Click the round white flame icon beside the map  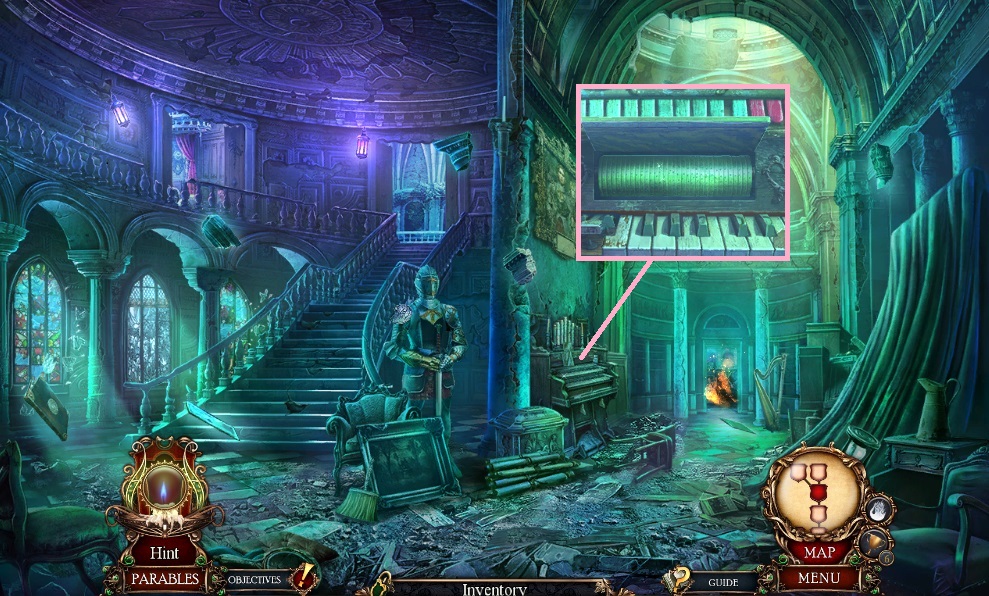(877, 510)
